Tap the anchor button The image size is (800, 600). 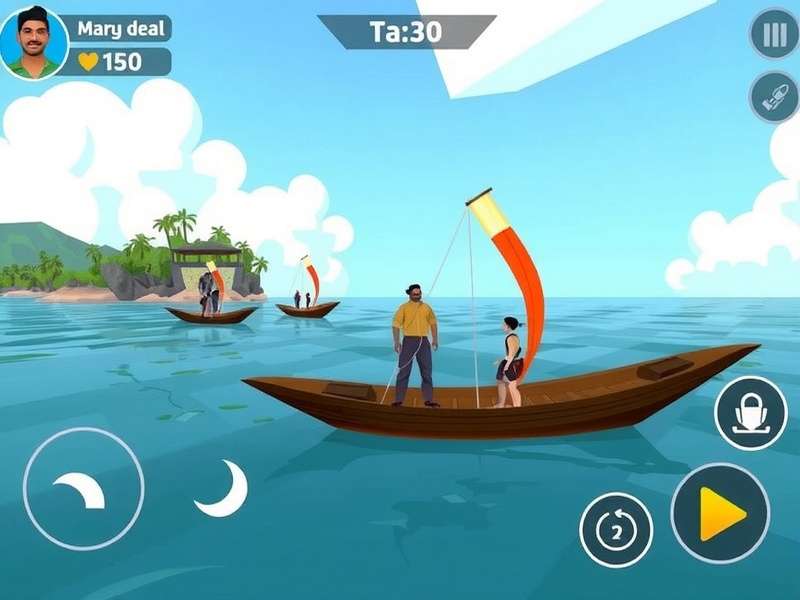(x=750, y=414)
